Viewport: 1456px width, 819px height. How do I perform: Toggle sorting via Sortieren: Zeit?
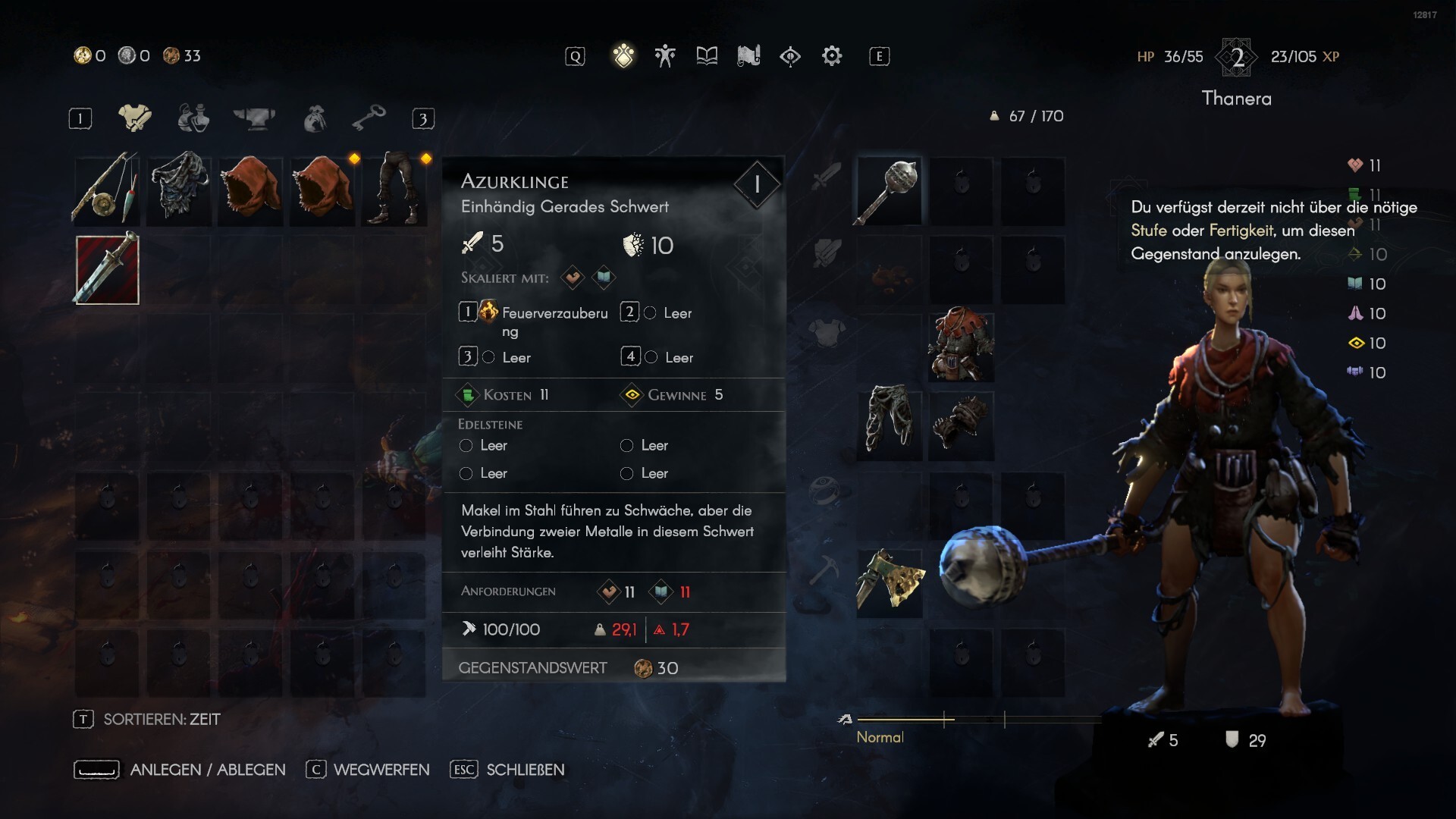(x=161, y=719)
